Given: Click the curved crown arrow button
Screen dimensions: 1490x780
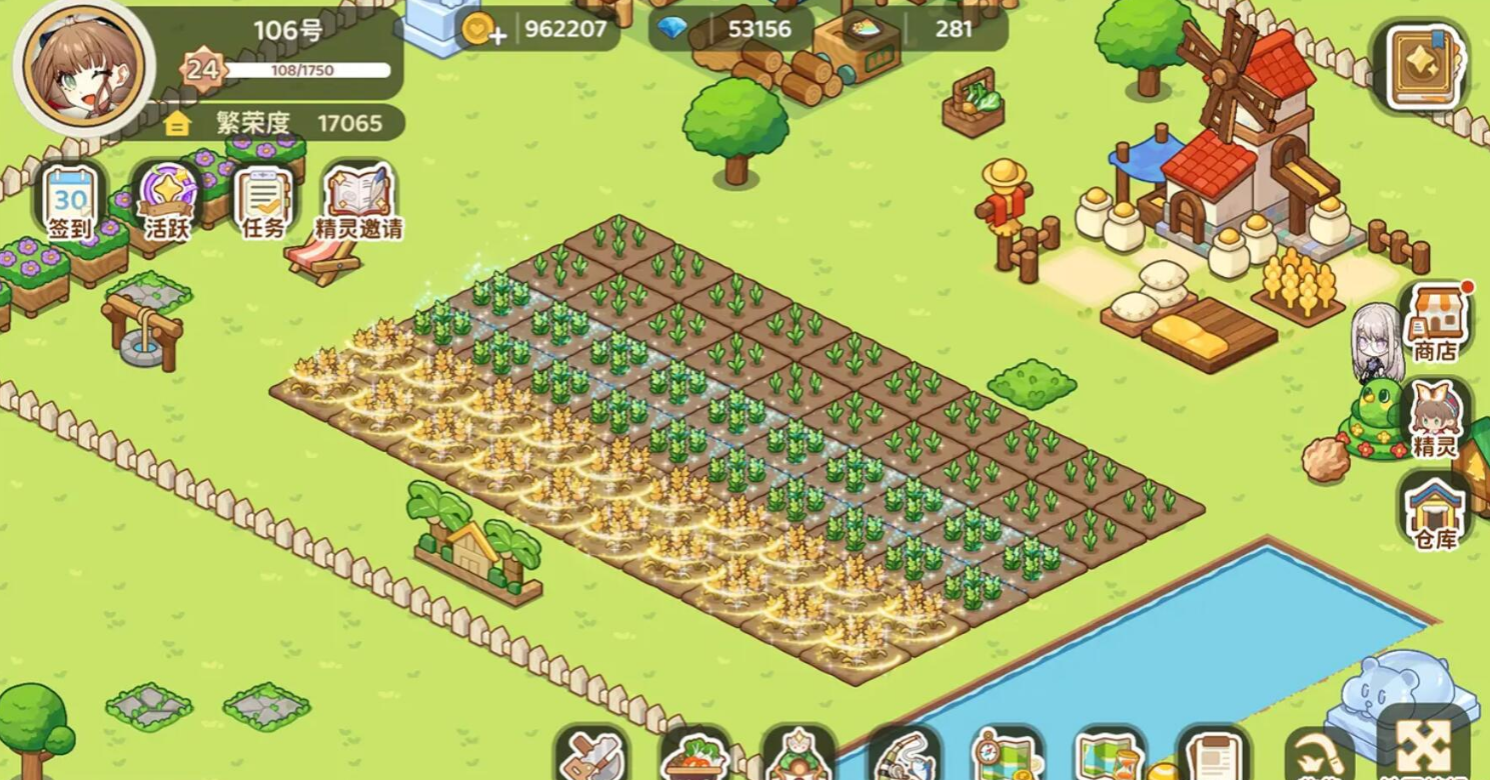Looking at the screenshot, I should click(x=1318, y=756).
